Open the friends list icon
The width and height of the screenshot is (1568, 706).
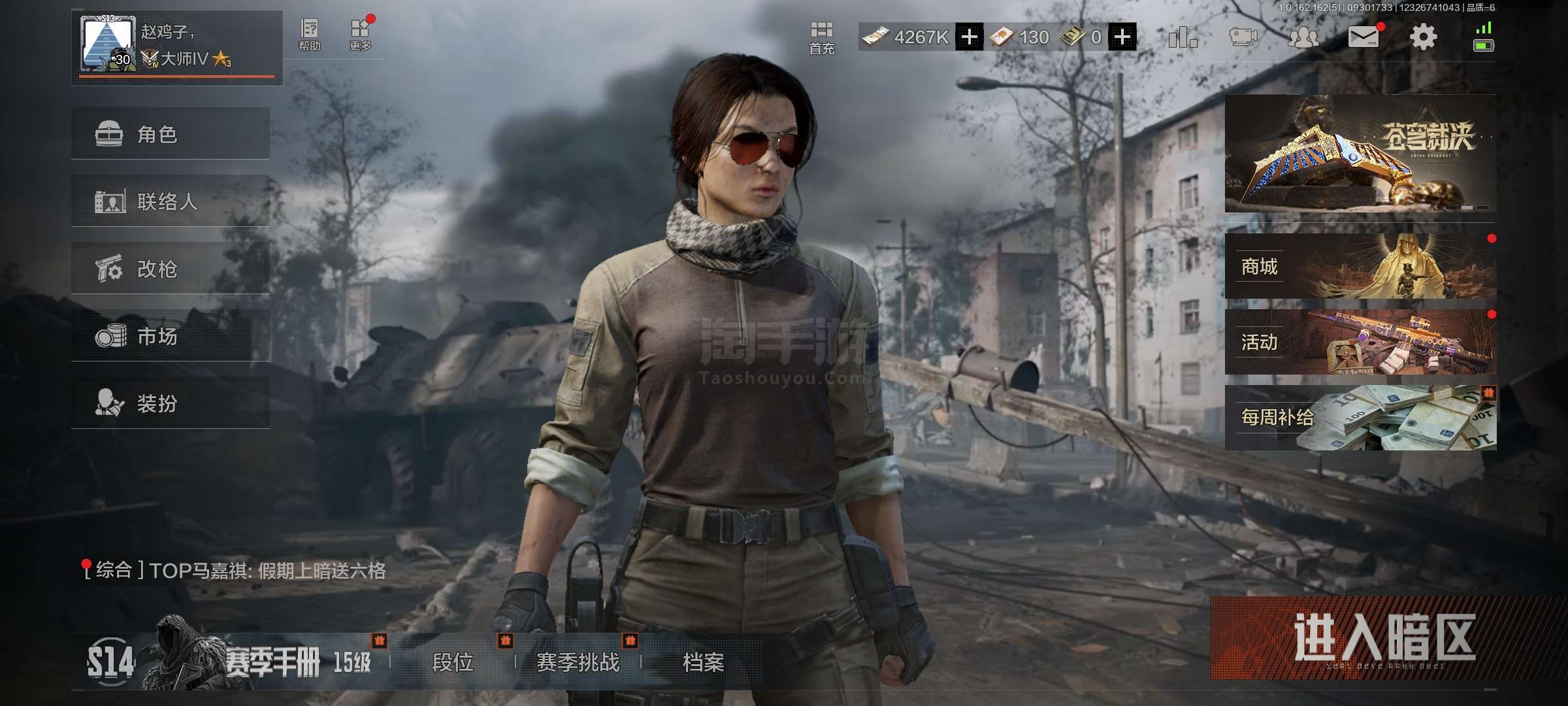coord(1303,37)
